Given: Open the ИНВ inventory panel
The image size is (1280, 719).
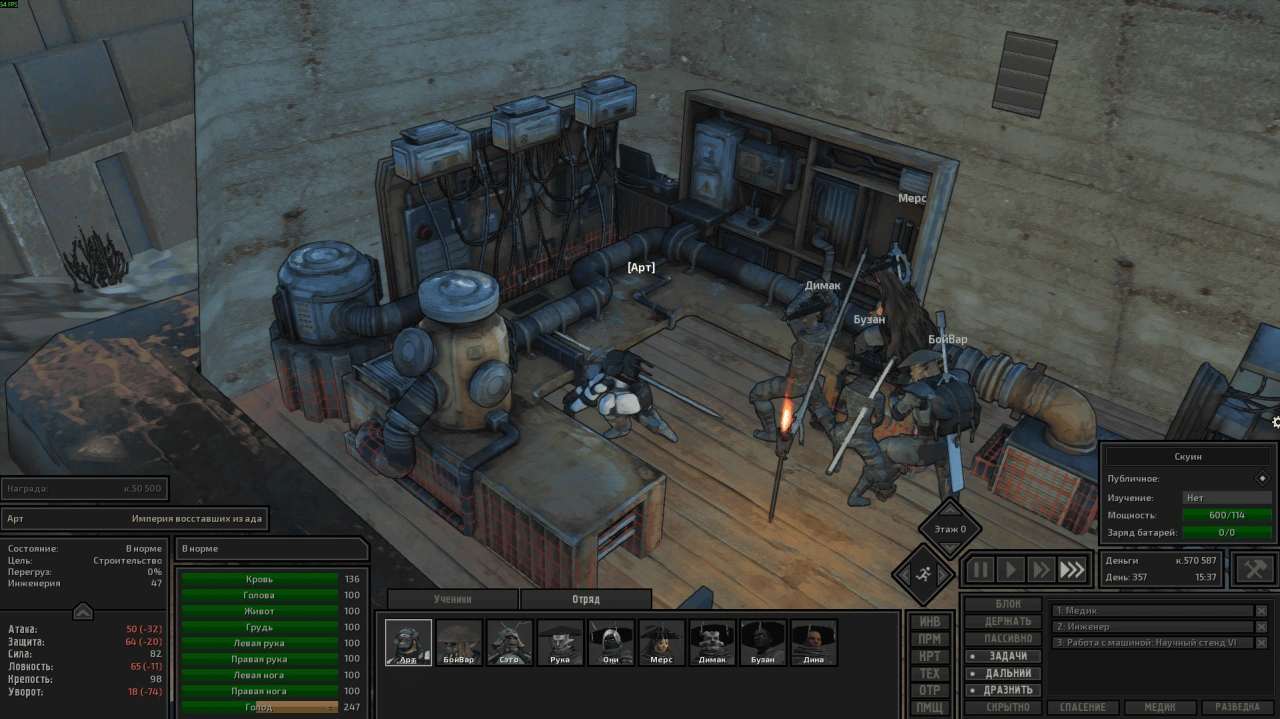Looking at the screenshot, I should coord(929,621).
